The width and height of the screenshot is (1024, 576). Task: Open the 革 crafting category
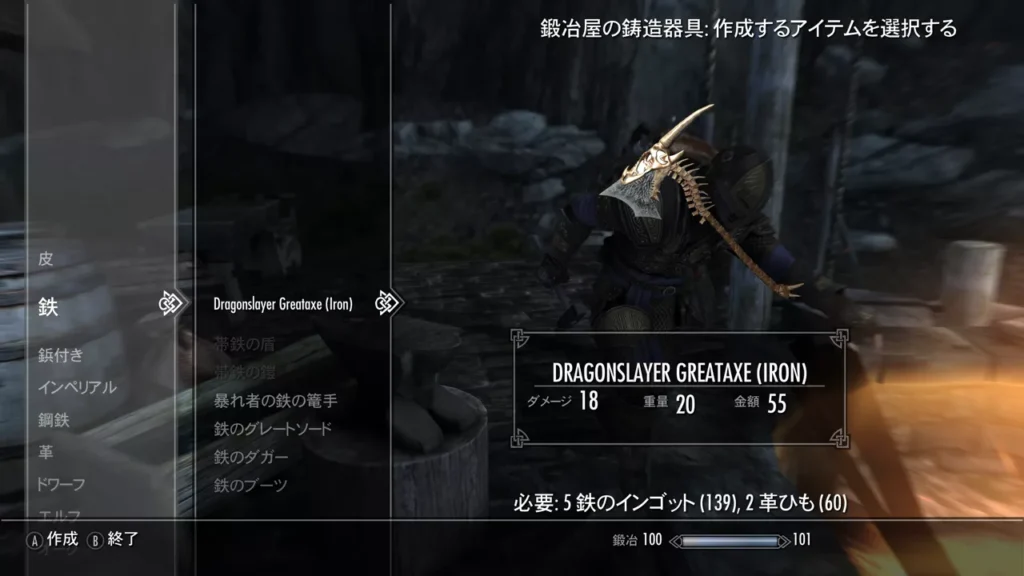46,452
